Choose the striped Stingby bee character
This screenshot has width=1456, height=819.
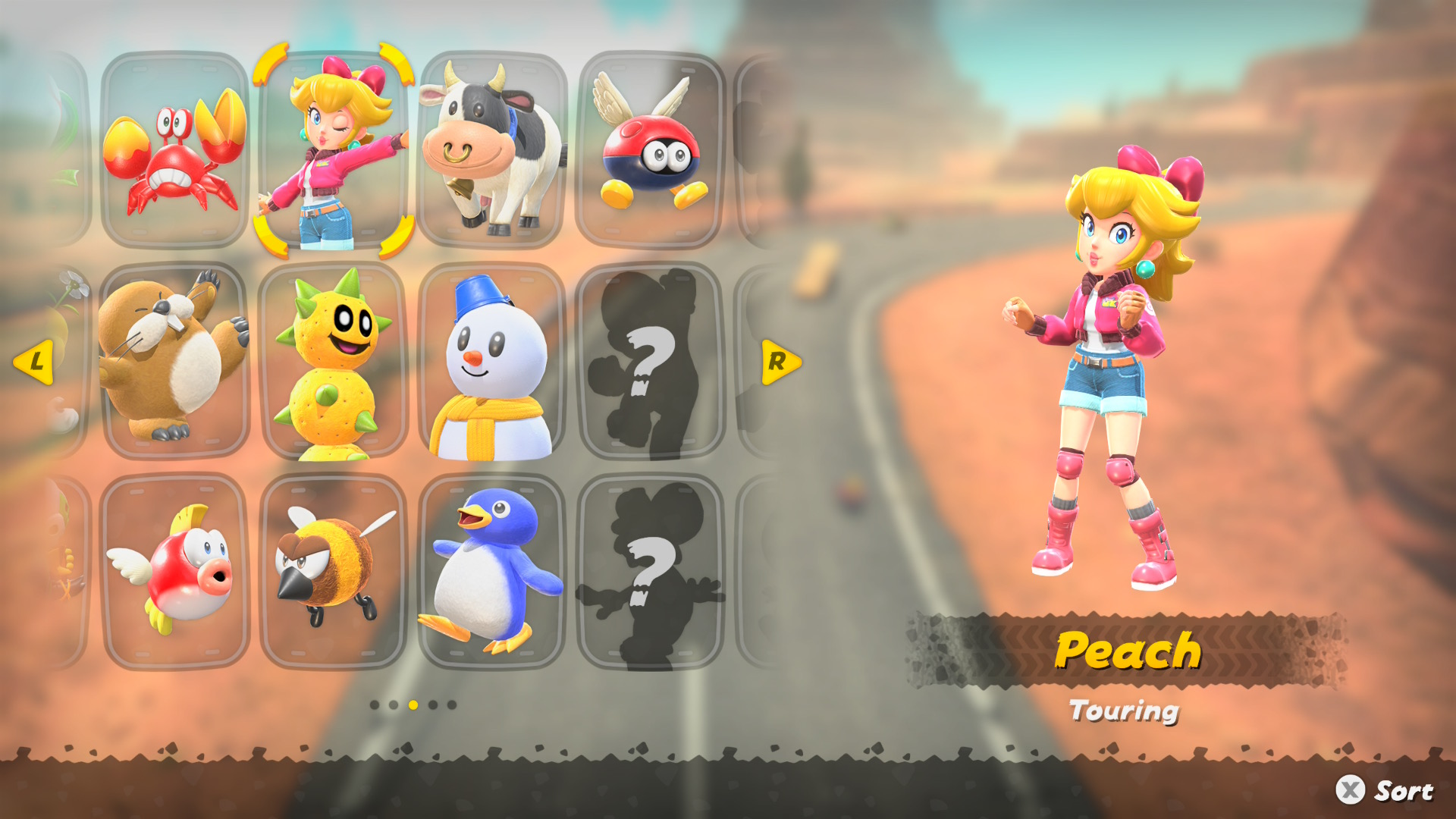[x=334, y=572]
